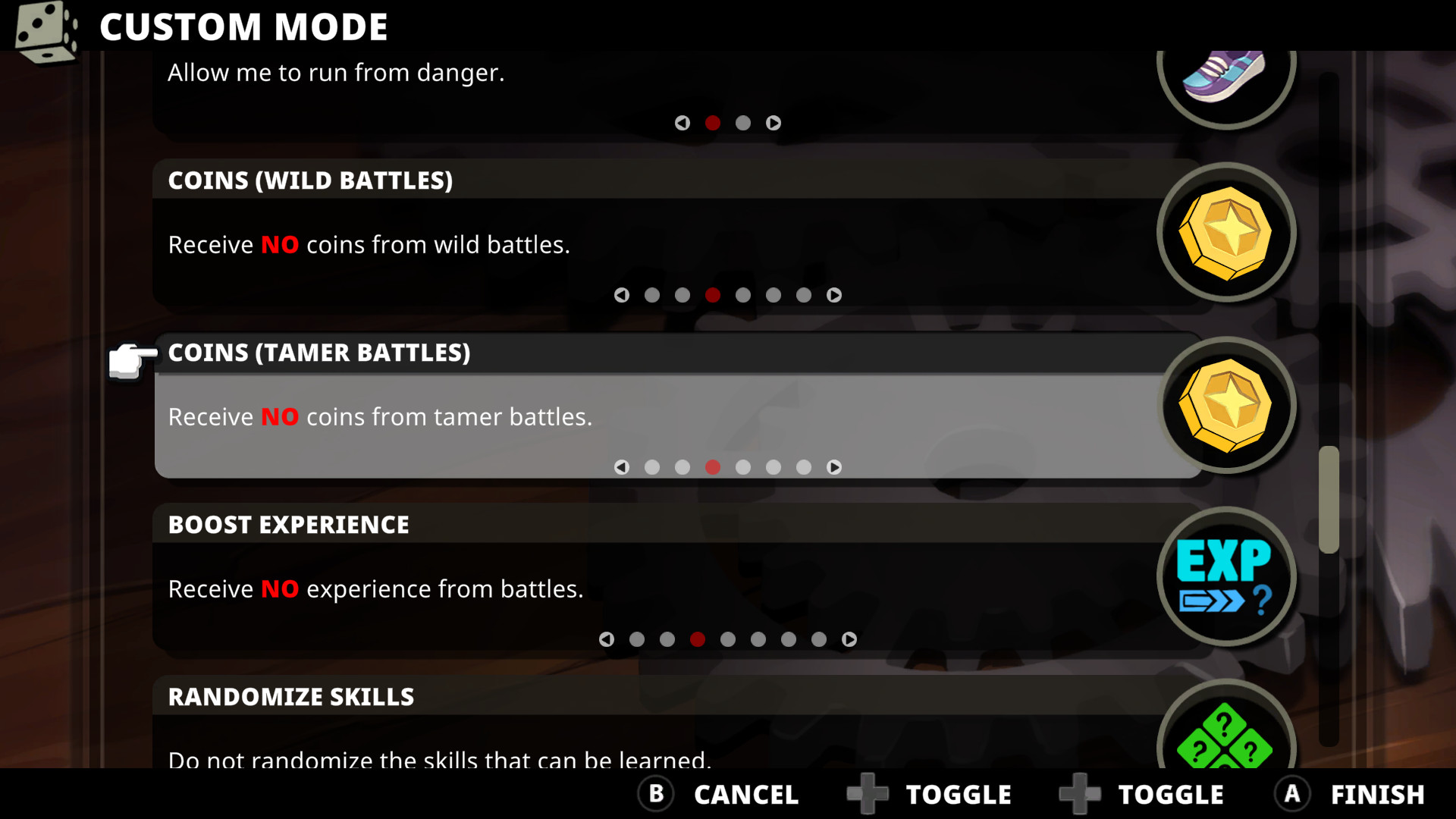Click the right arrow for tamer battle coins

point(834,468)
